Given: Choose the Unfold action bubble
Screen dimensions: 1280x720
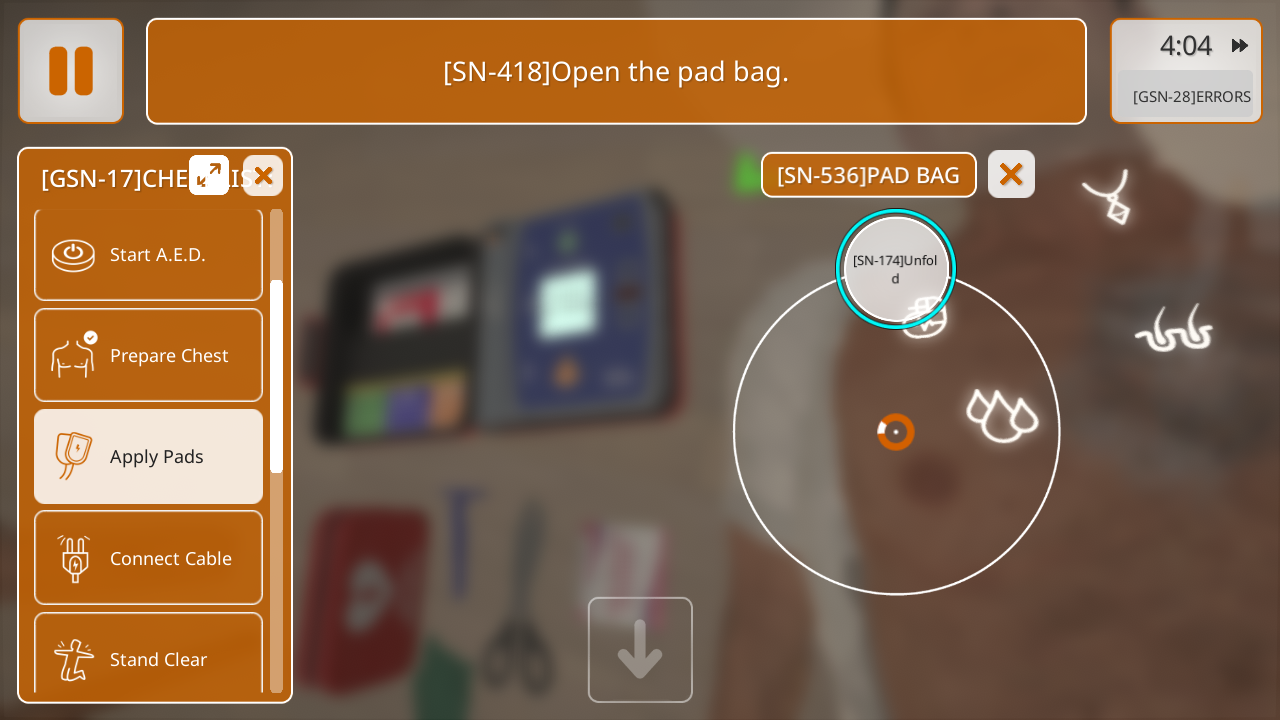Looking at the screenshot, I should tap(895, 268).
